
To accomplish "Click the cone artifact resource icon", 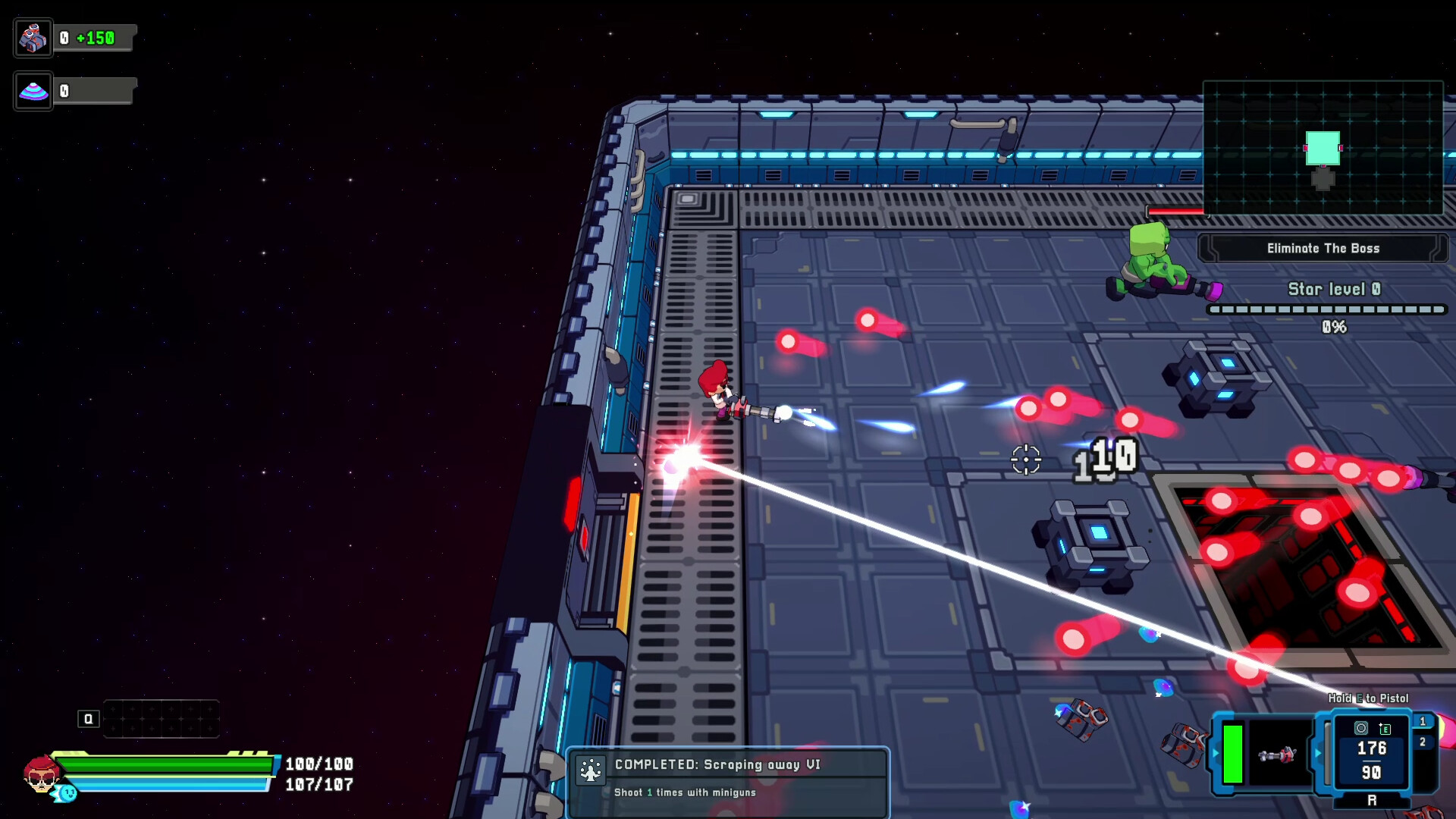I will [x=33, y=90].
